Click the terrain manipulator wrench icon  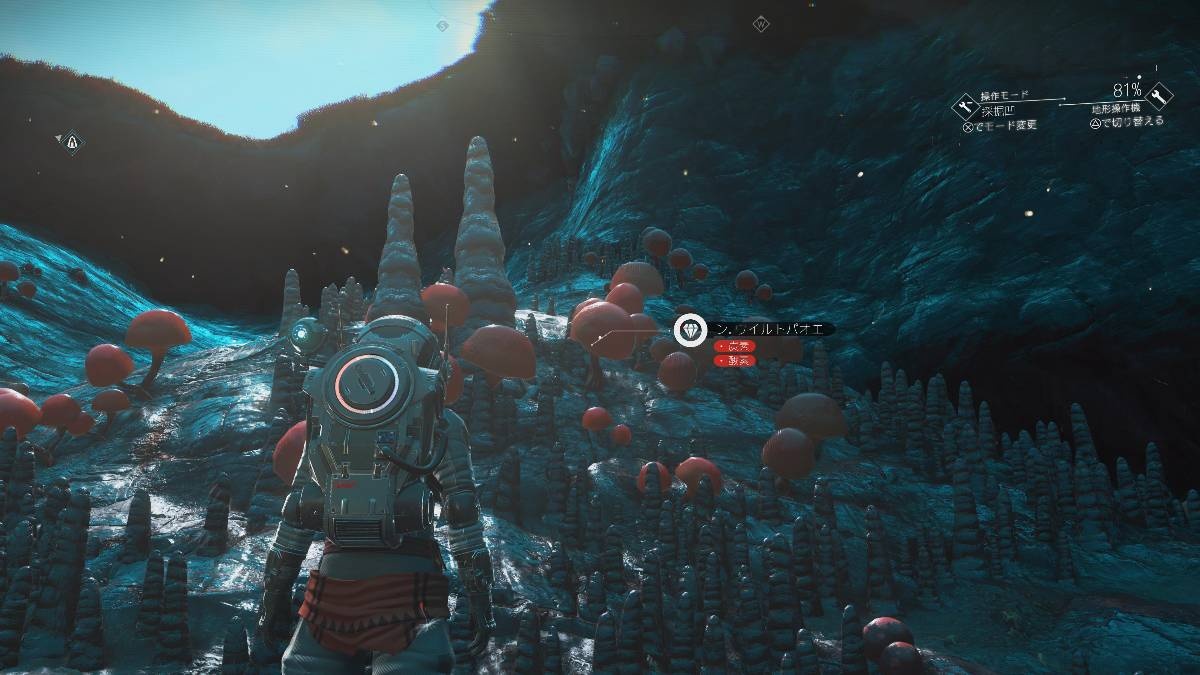[x=1159, y=96]
